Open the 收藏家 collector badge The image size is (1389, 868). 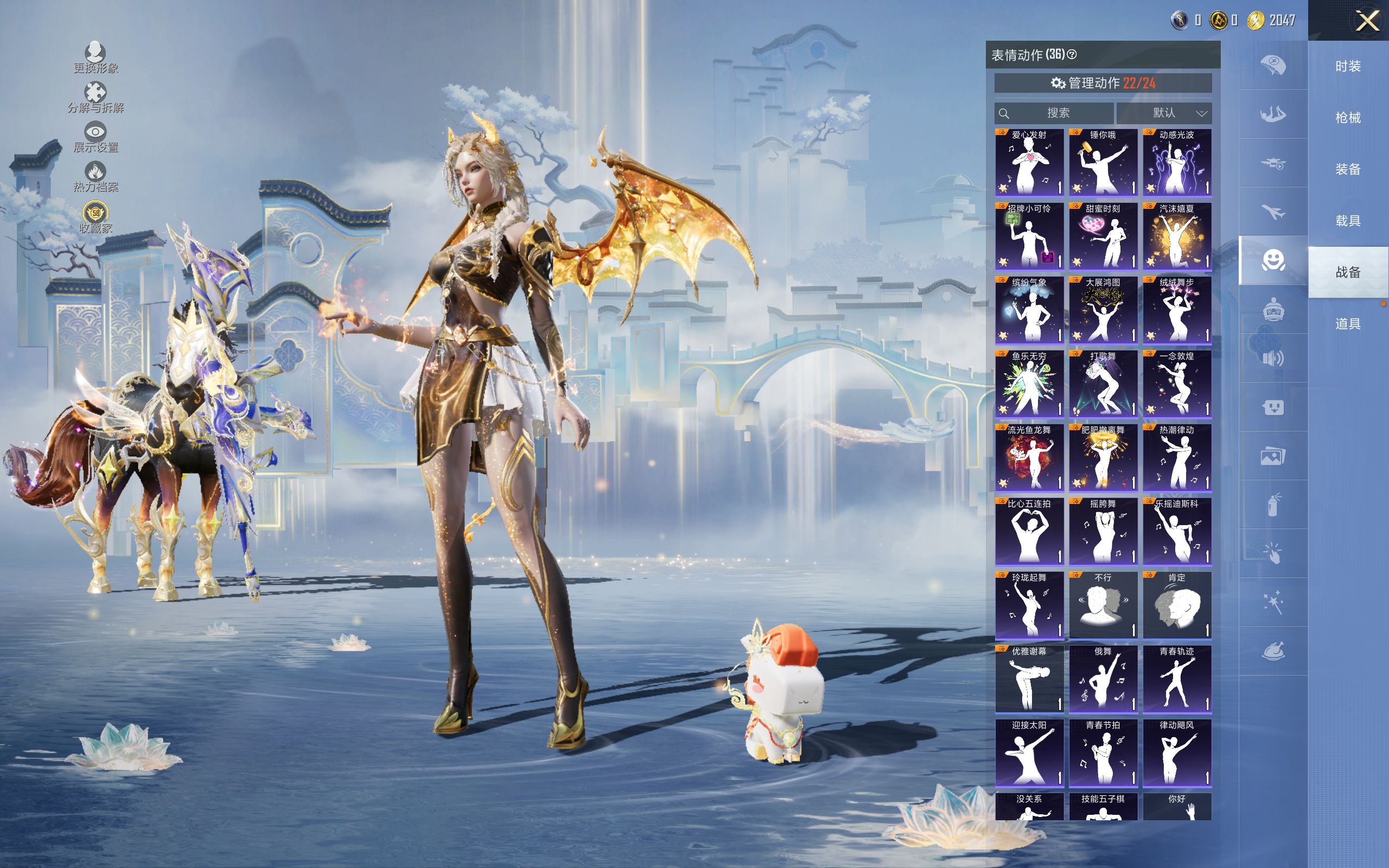coord(95,218)
